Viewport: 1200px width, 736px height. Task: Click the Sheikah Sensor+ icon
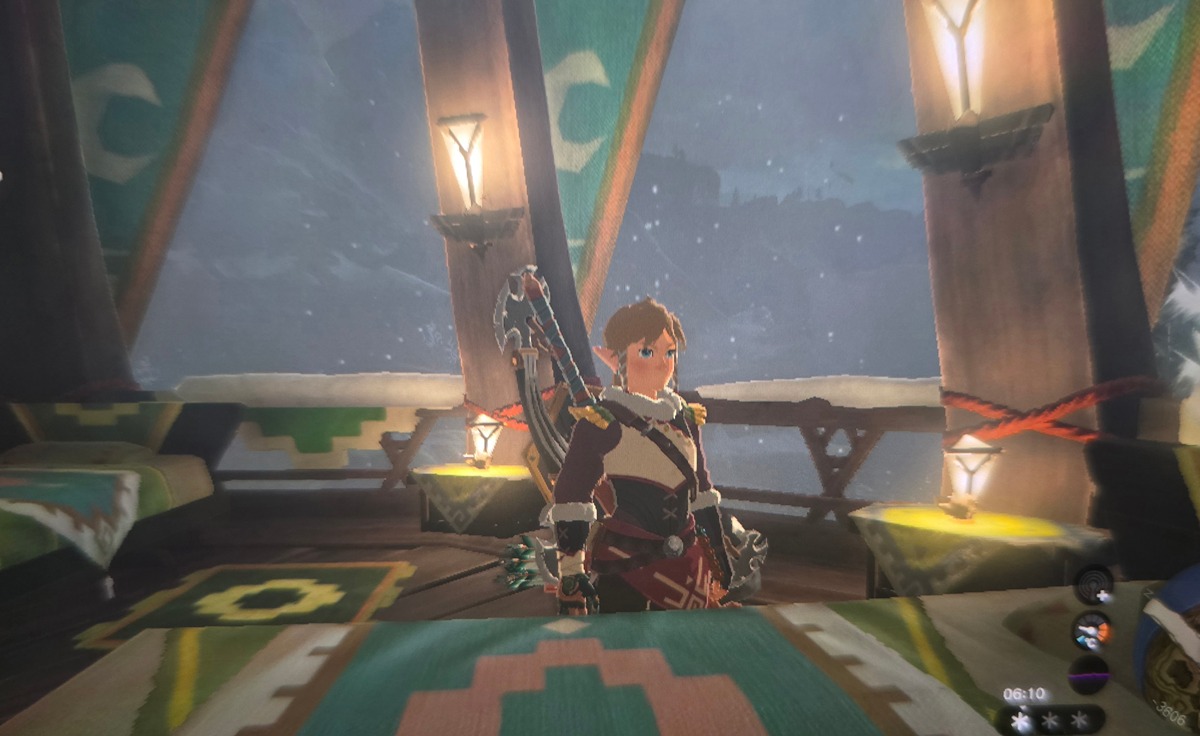(x=1092, y=585)
